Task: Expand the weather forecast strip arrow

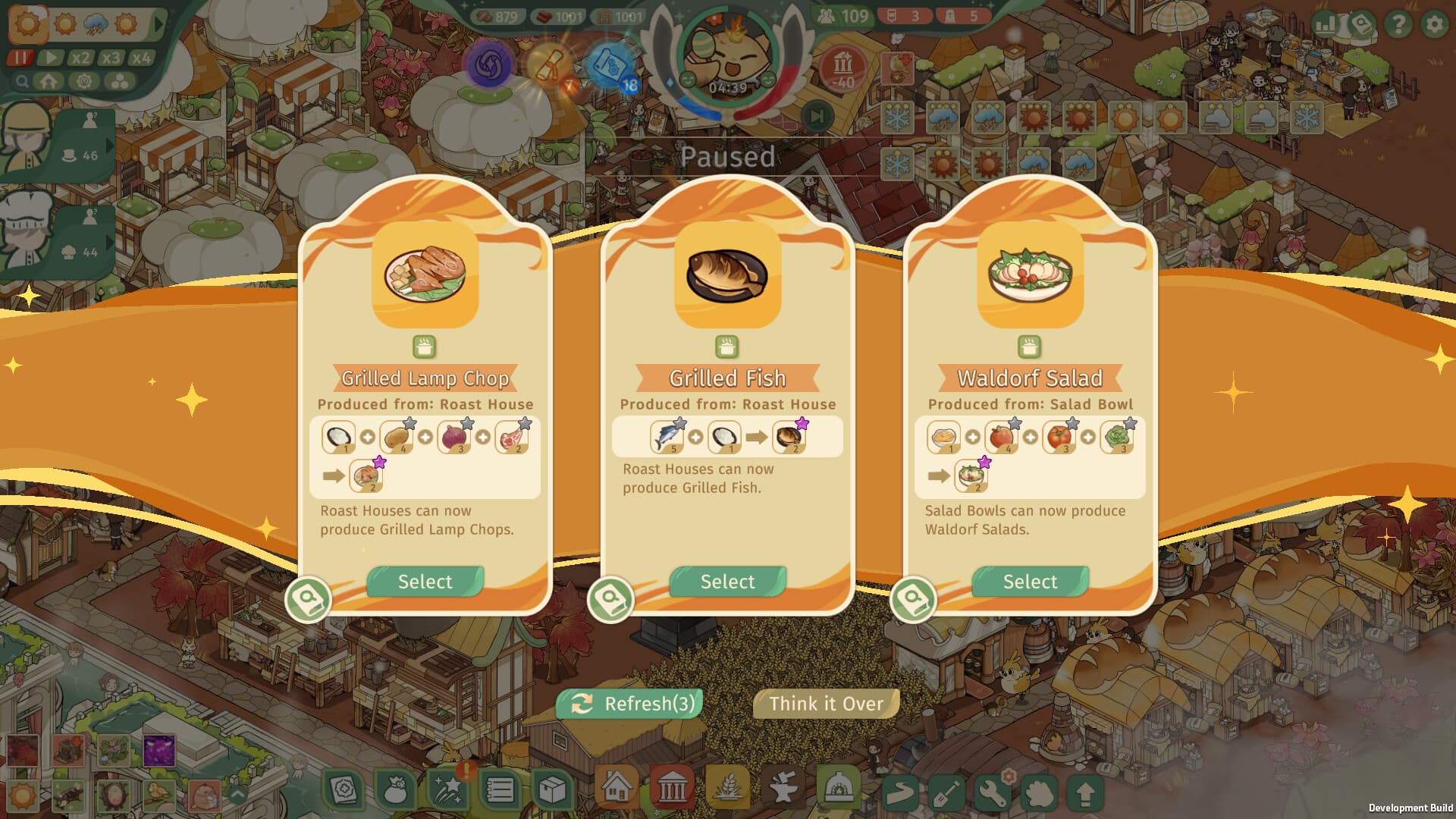Action: pos(157,24)
